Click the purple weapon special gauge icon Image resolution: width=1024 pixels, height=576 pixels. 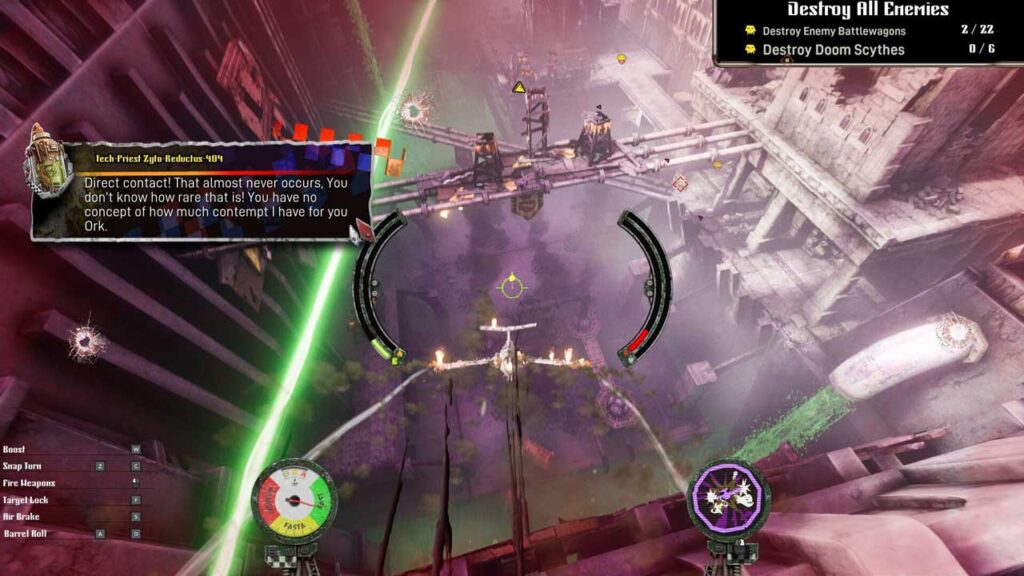(729, 497)
